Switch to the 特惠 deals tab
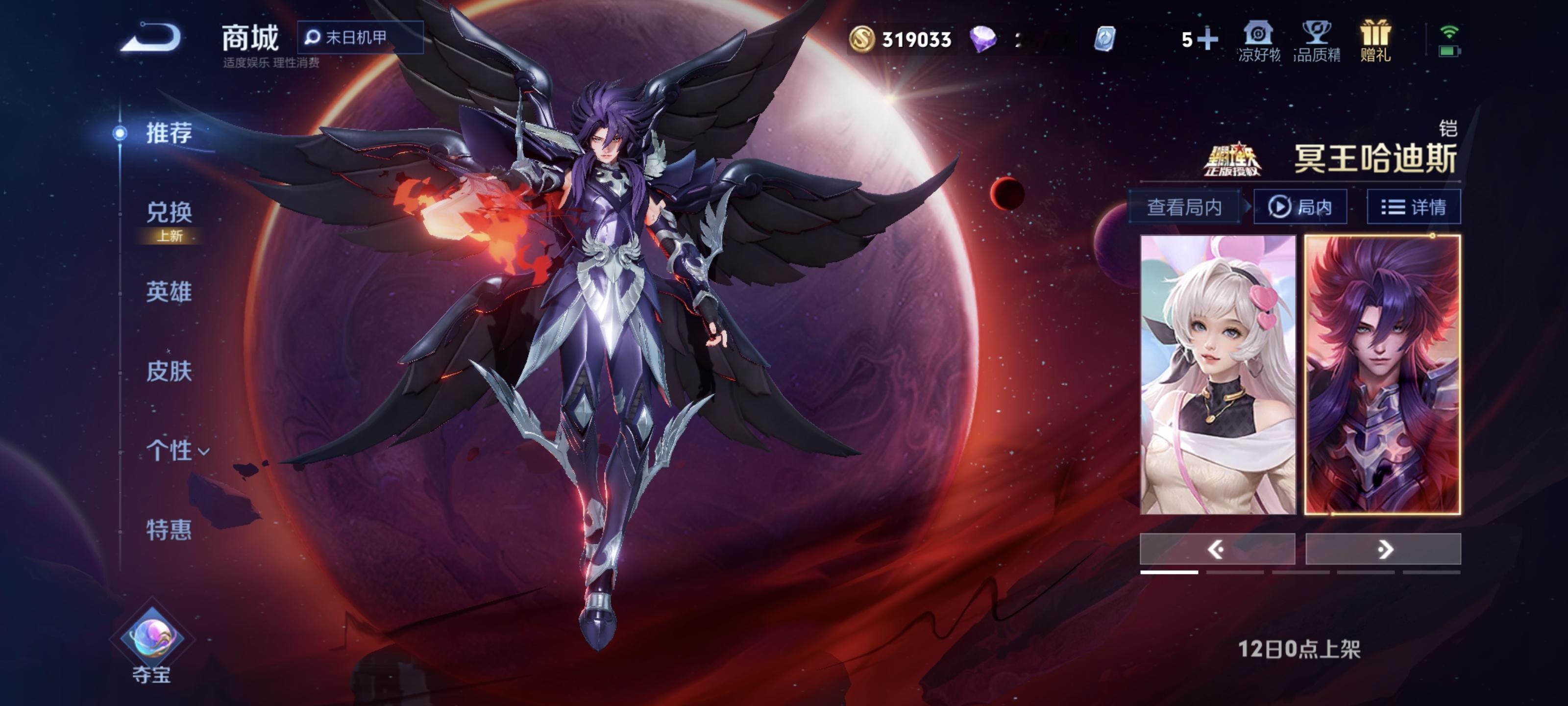Viewport: 1568px width, 706px height. click(x=169, y=530)
